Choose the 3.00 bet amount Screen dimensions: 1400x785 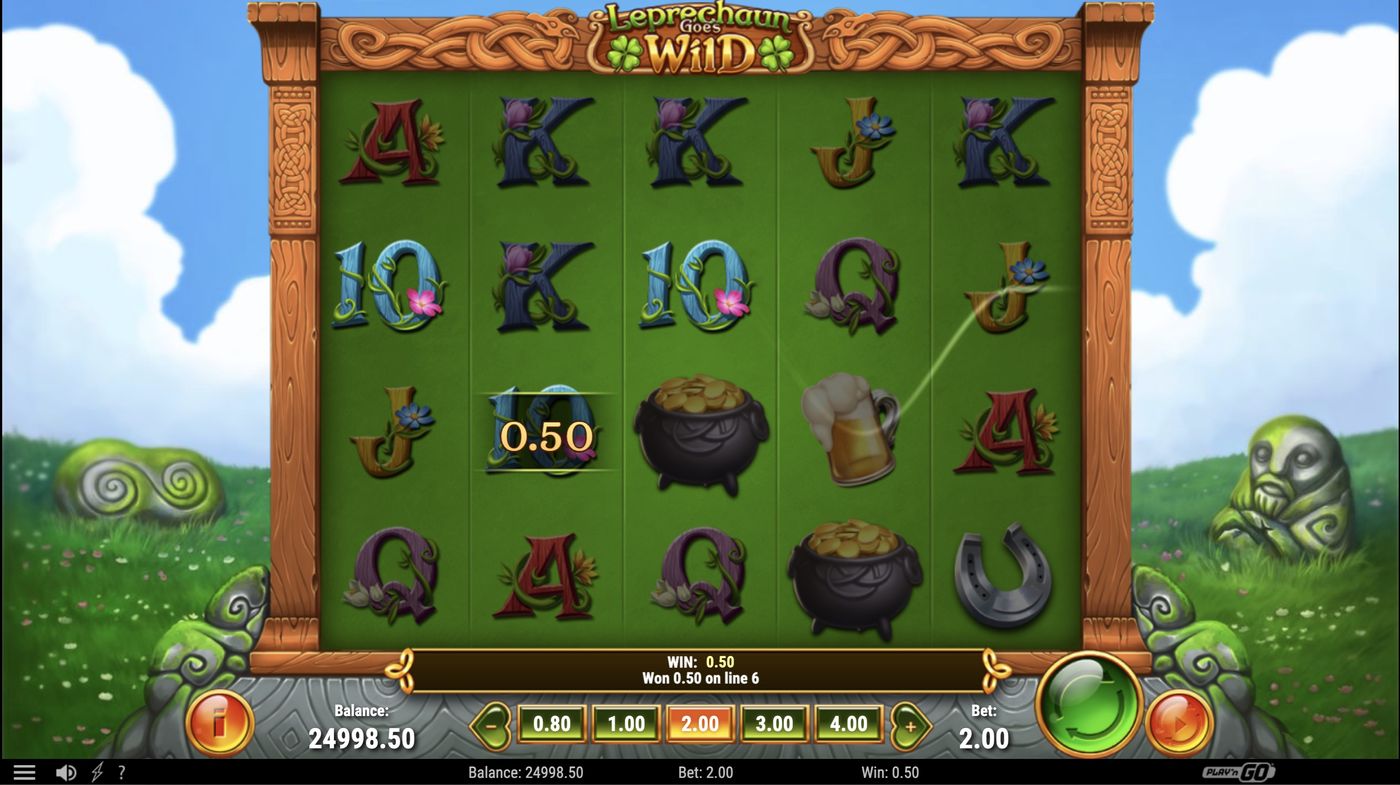click(x=775, y=722)
